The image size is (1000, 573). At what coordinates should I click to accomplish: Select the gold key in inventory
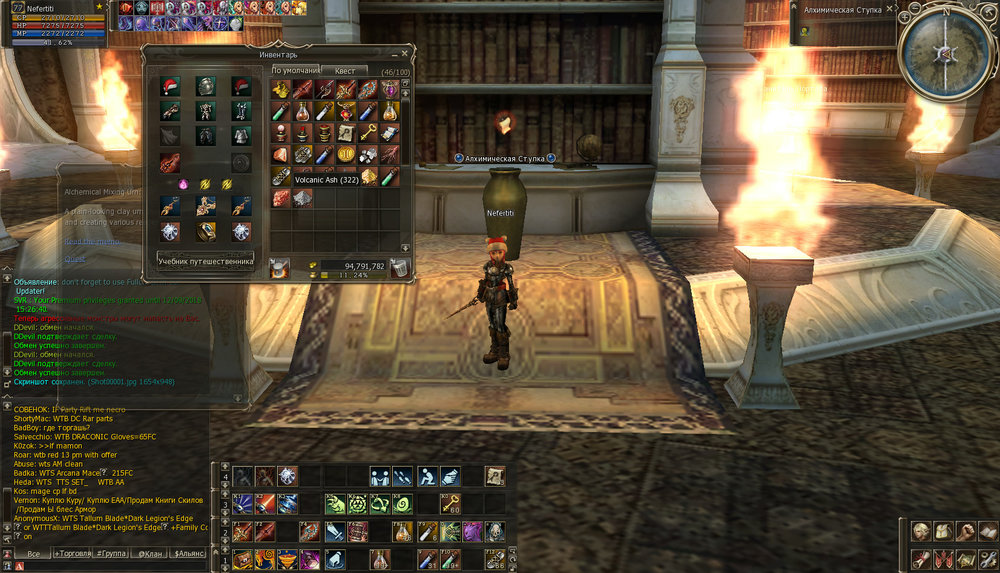point(369,133)
